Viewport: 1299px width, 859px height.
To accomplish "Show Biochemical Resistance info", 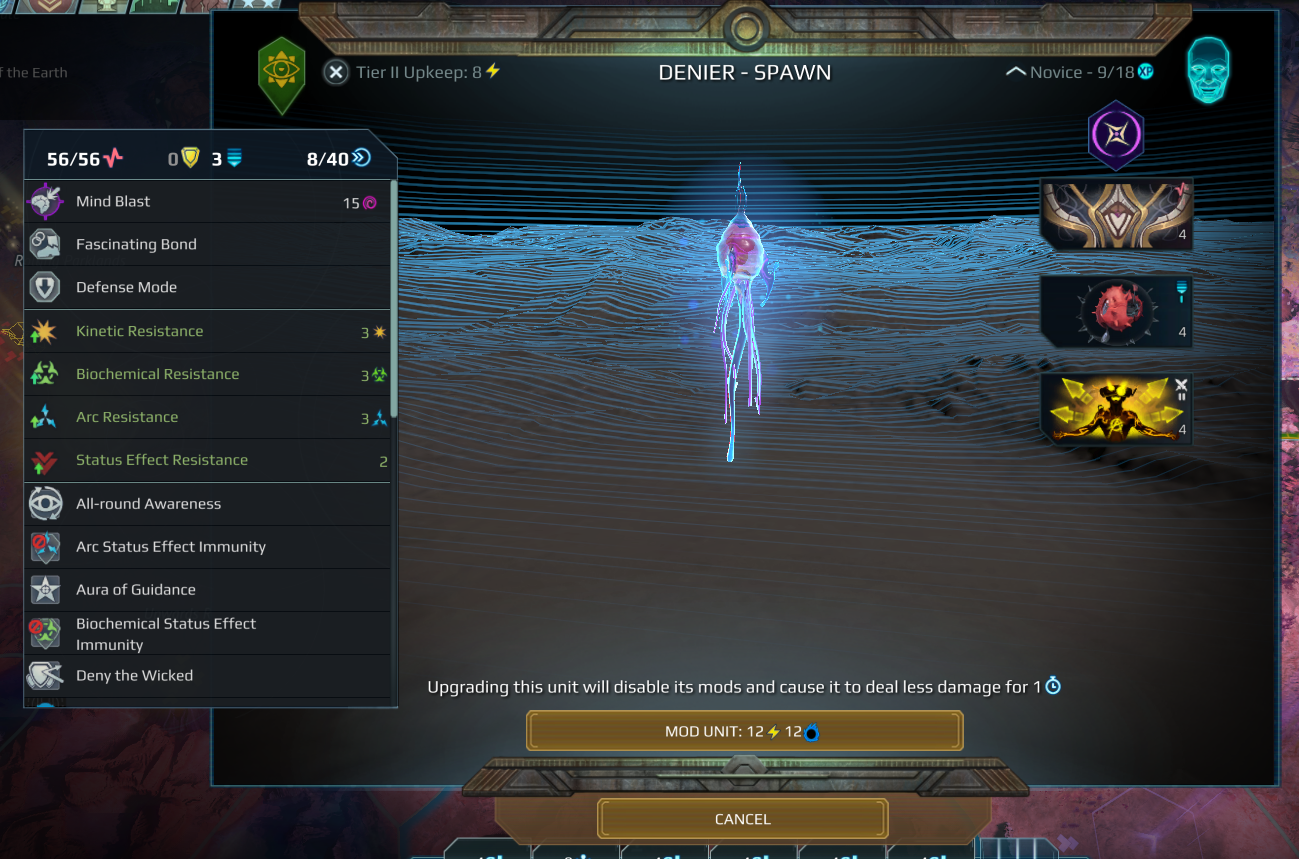I will [x=207, y=374].
